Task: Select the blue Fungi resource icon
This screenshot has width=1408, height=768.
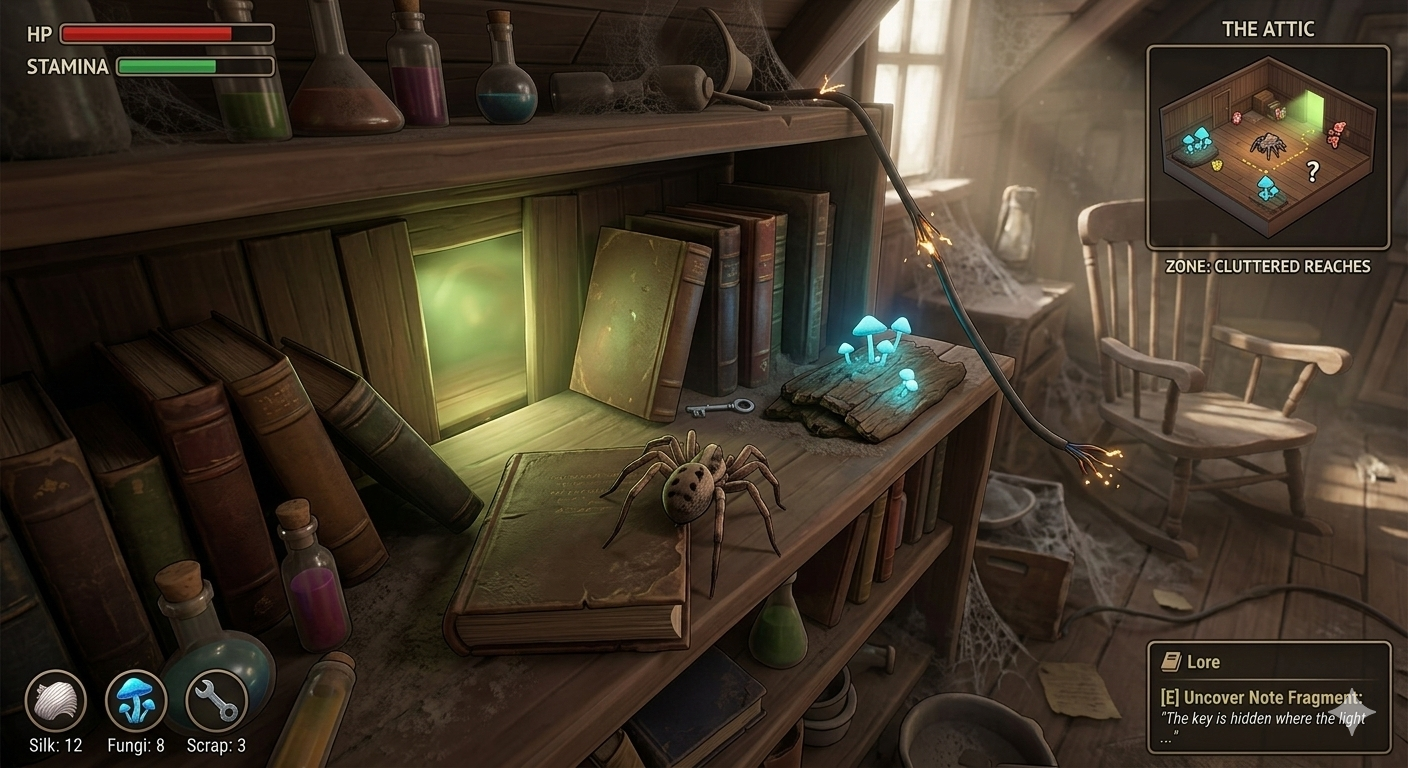Action: click(136, 700)
